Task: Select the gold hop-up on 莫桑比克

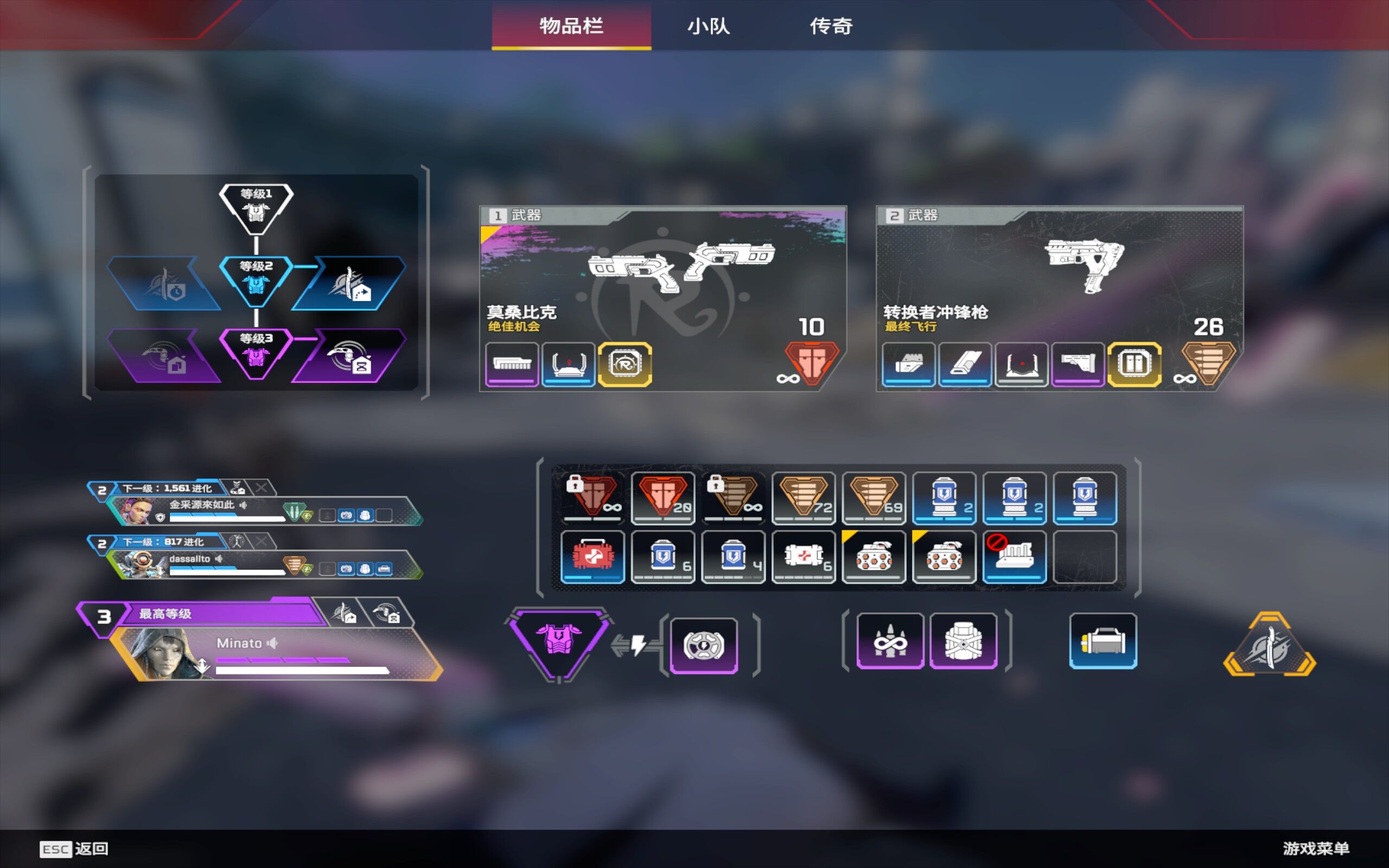Action: [625, 364]
